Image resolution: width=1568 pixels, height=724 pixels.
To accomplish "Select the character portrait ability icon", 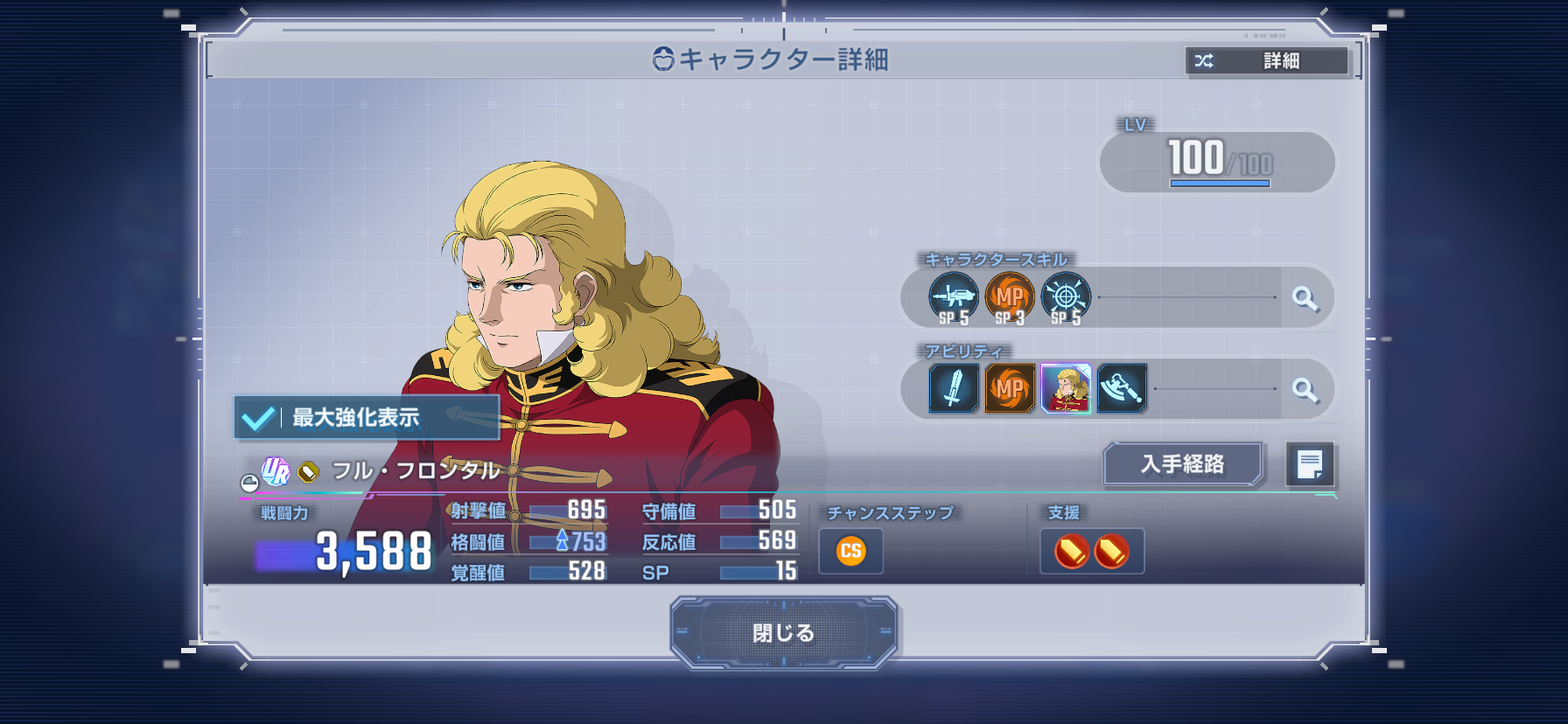I will coord(1066,388).
